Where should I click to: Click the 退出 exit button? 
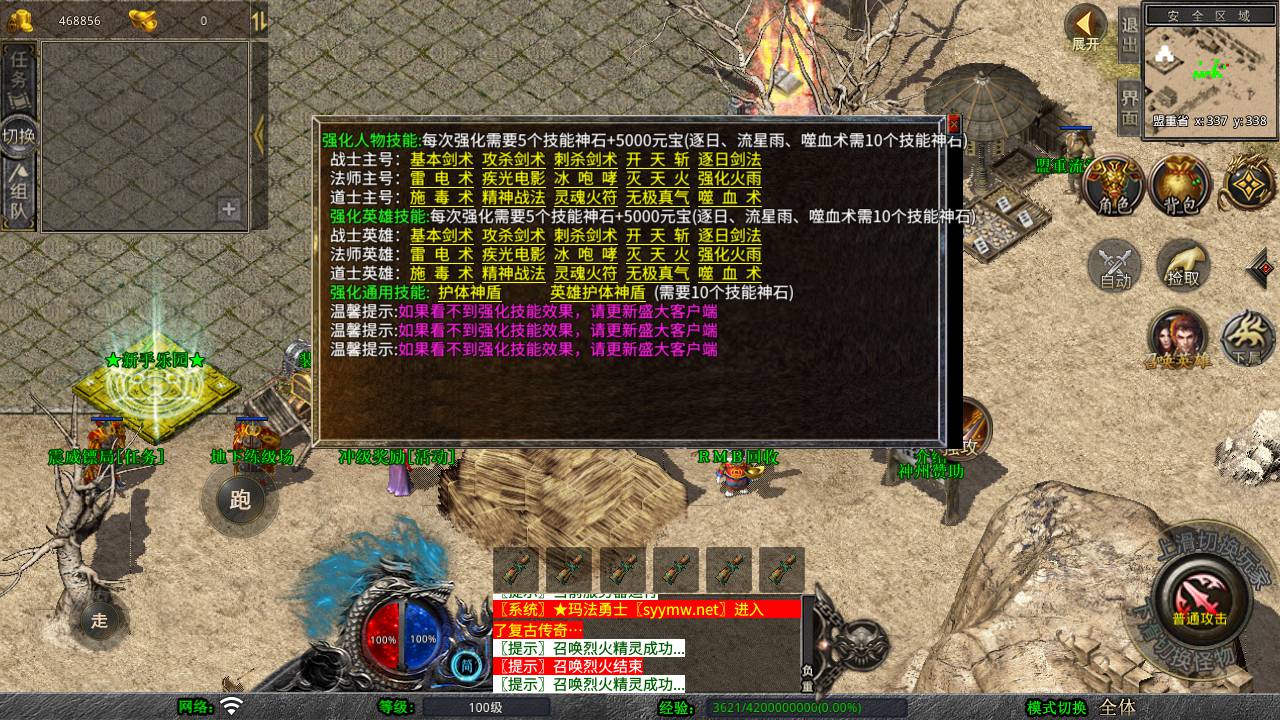1129,36
